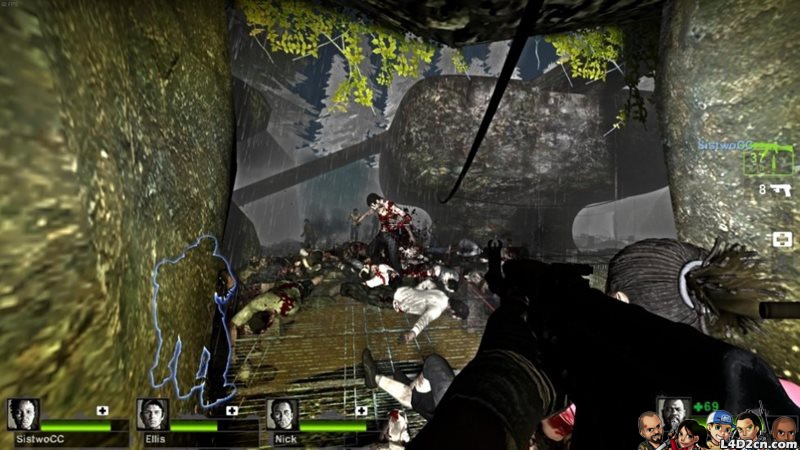Click Ellis's teammate portrait
Image resolution: width=800 pixels, height=450 pixels.
point(153,414)
